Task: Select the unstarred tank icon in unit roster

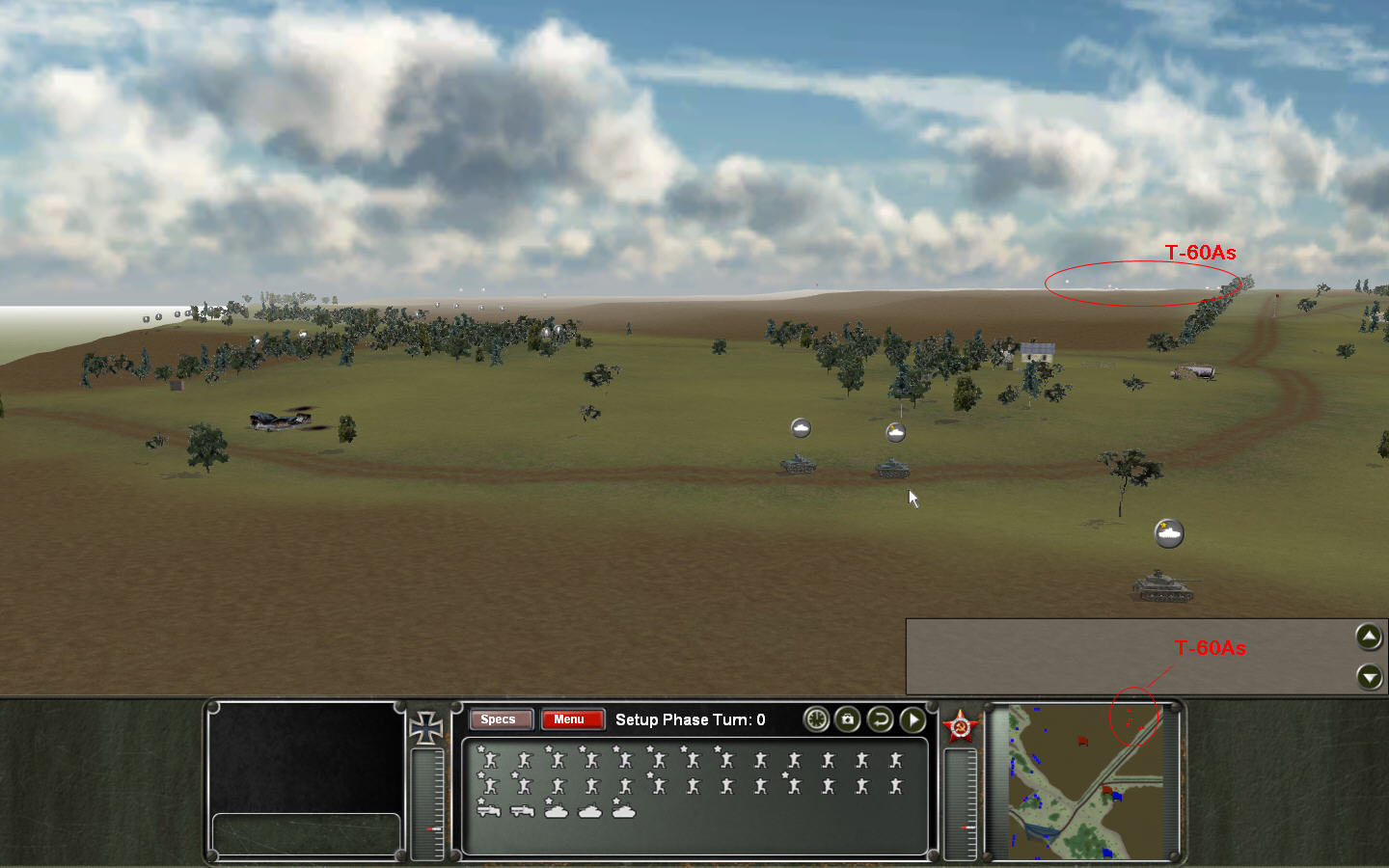Action: coord(589,812)
